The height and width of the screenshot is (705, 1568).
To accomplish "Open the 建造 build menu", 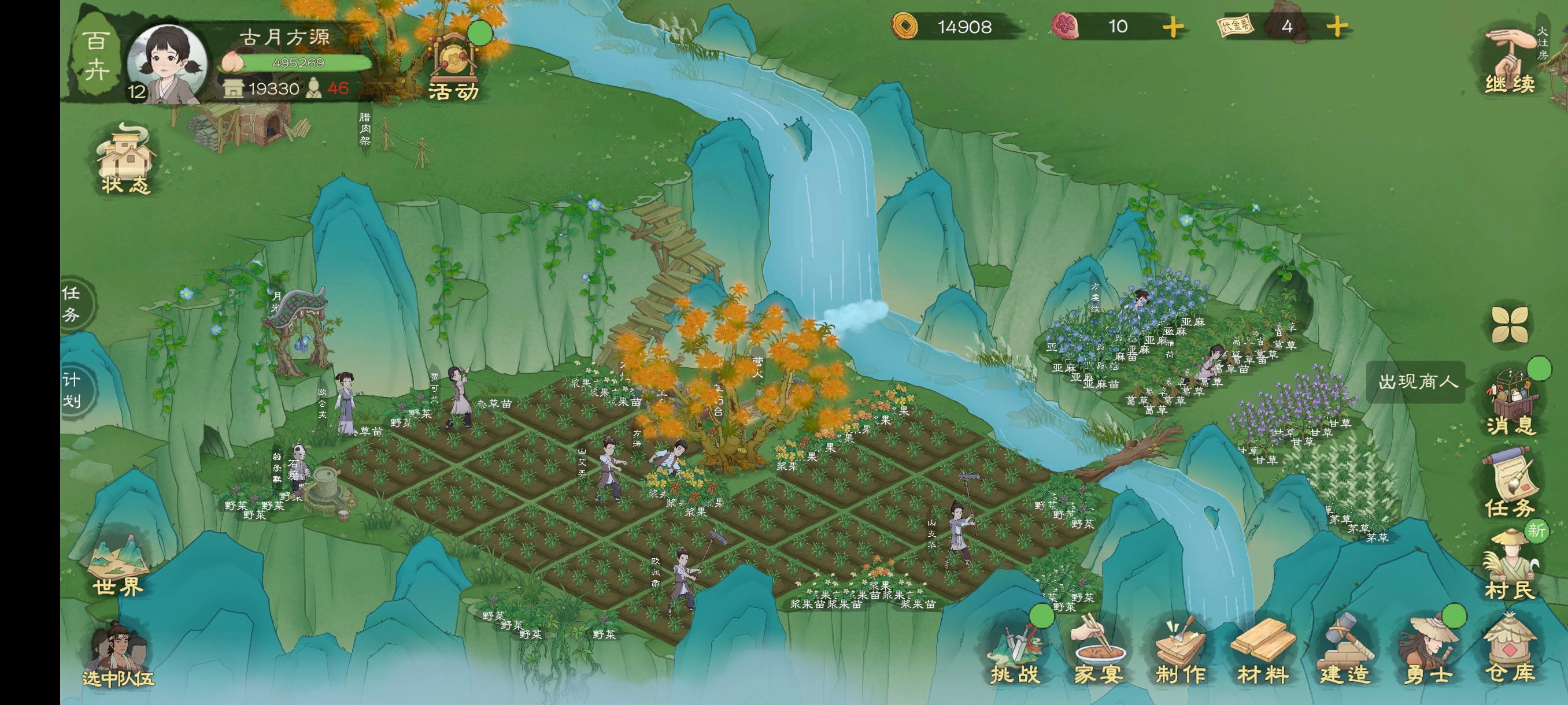I will coord(1345,651).
